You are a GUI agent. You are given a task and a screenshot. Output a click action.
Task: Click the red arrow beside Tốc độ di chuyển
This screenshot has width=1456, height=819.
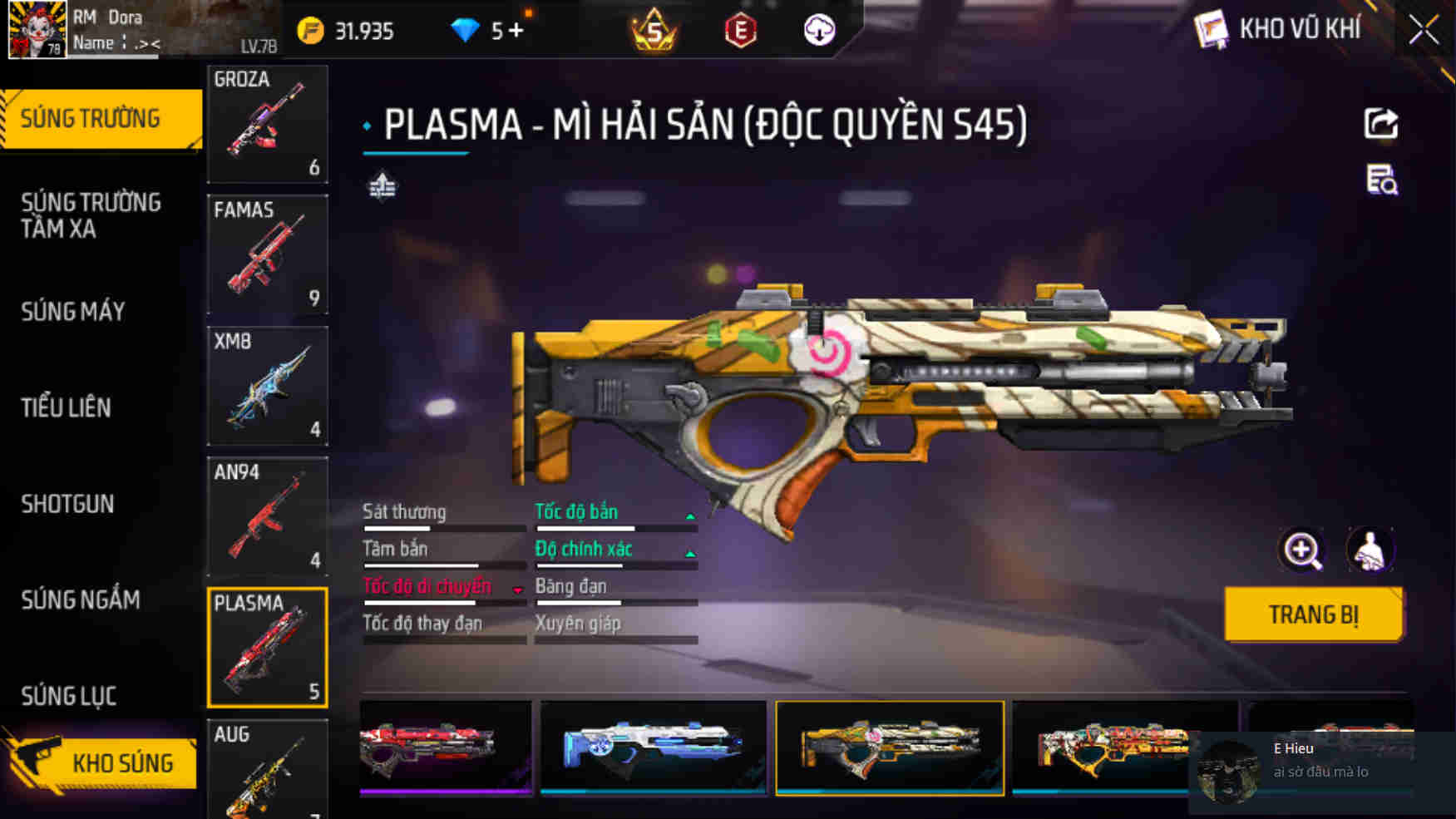[x=518, y=589]
